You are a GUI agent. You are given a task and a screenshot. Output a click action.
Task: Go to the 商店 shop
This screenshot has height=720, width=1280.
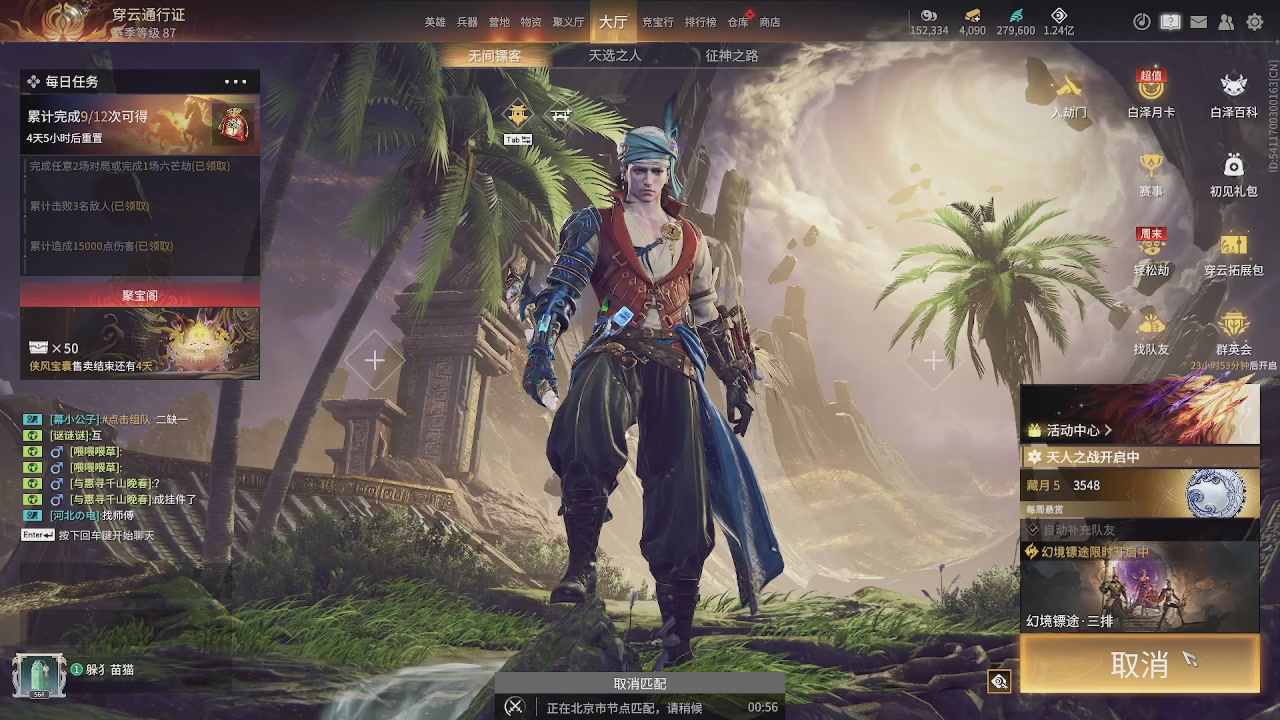pyautogui.click(x=770, y=22)
